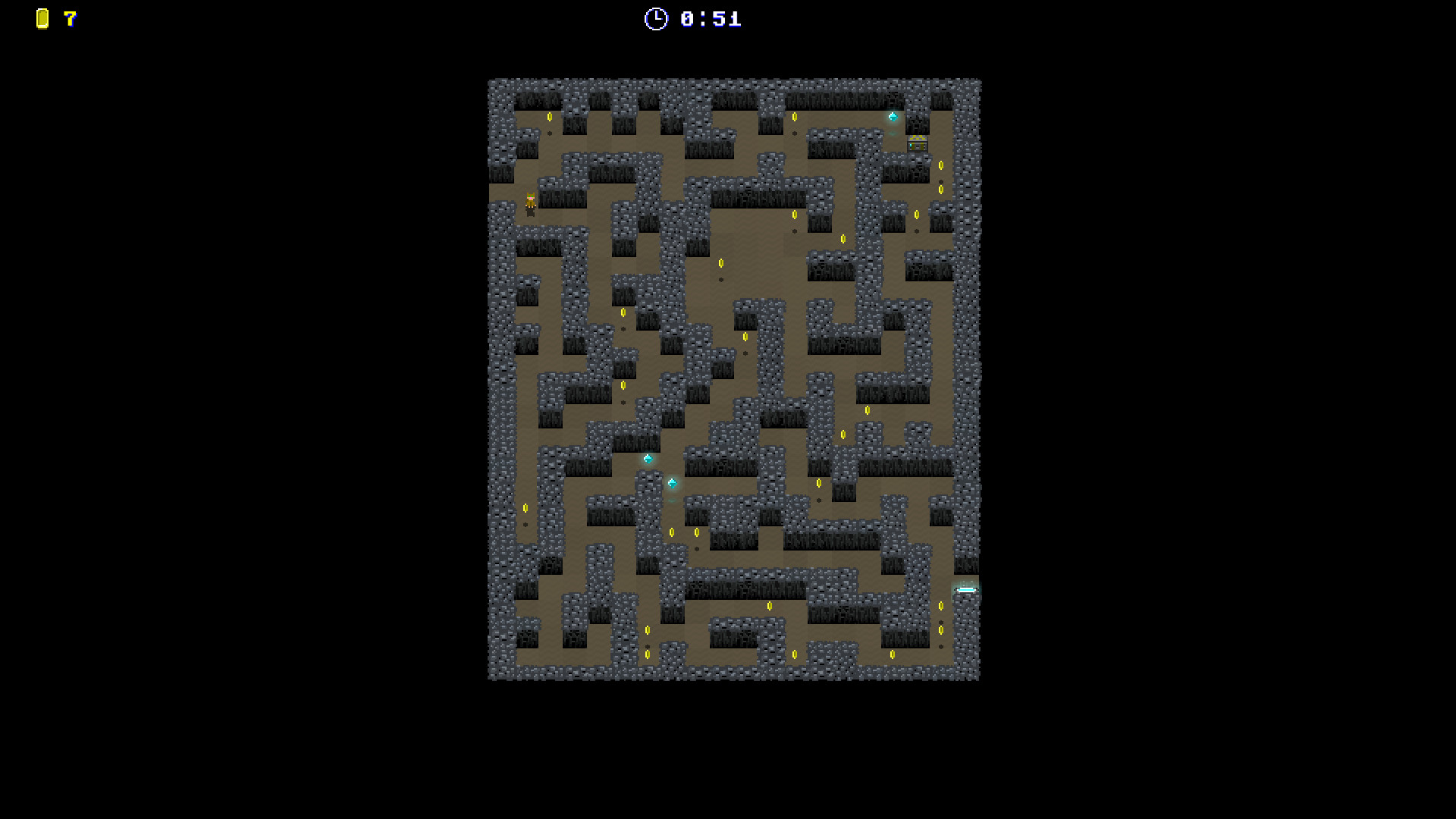Click the coin counter icon top-left
This screenshot has height=819, width=1456.
click(x=42, y=20)
